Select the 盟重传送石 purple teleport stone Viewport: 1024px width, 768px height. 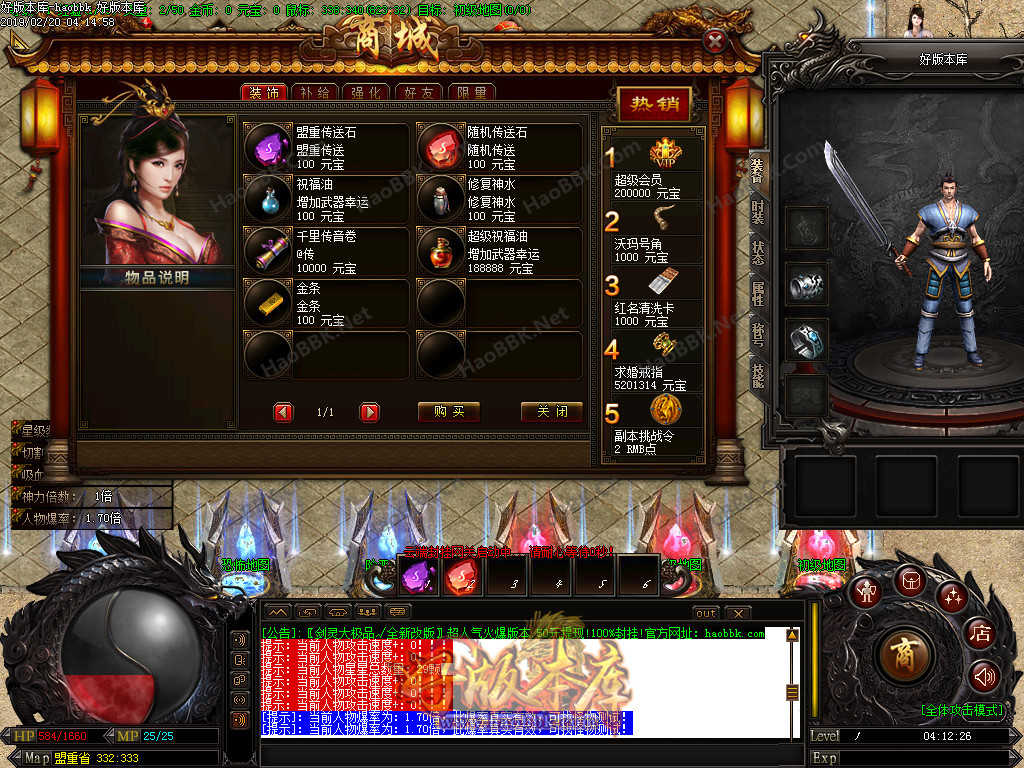pyautogui.click(x=267, y=148)
